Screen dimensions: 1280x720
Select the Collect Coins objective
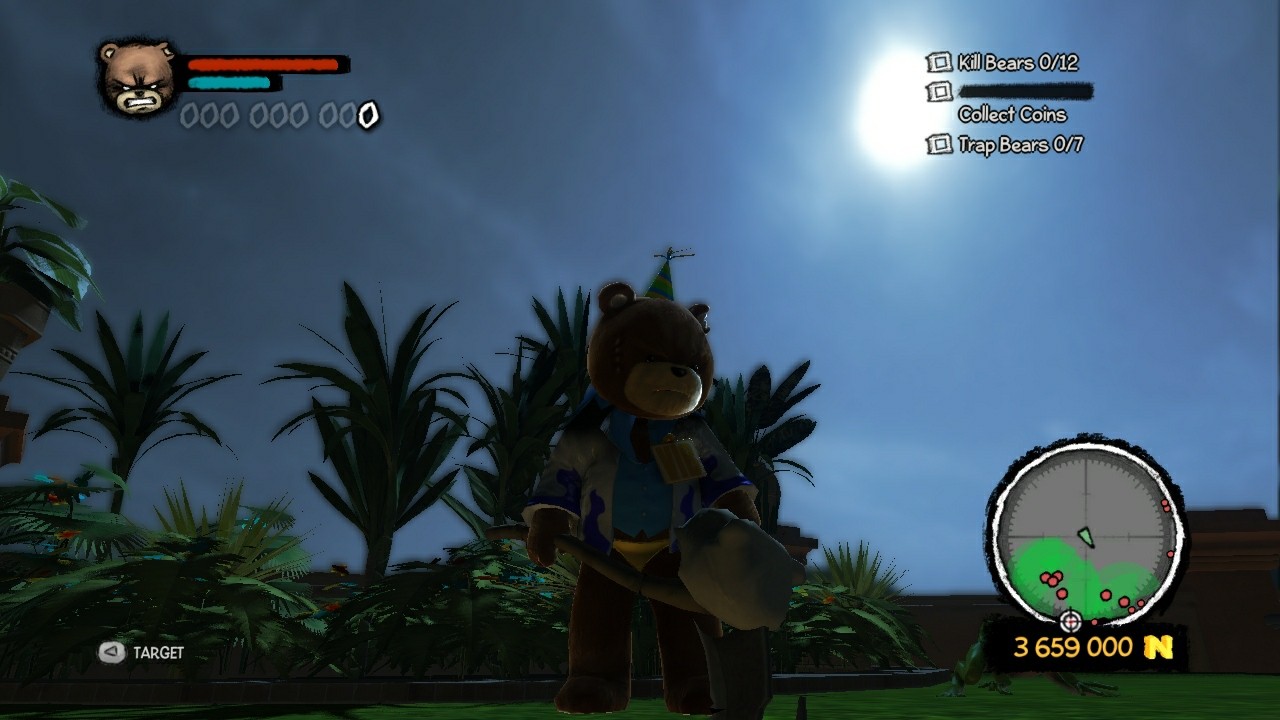tap(1012, 114)
